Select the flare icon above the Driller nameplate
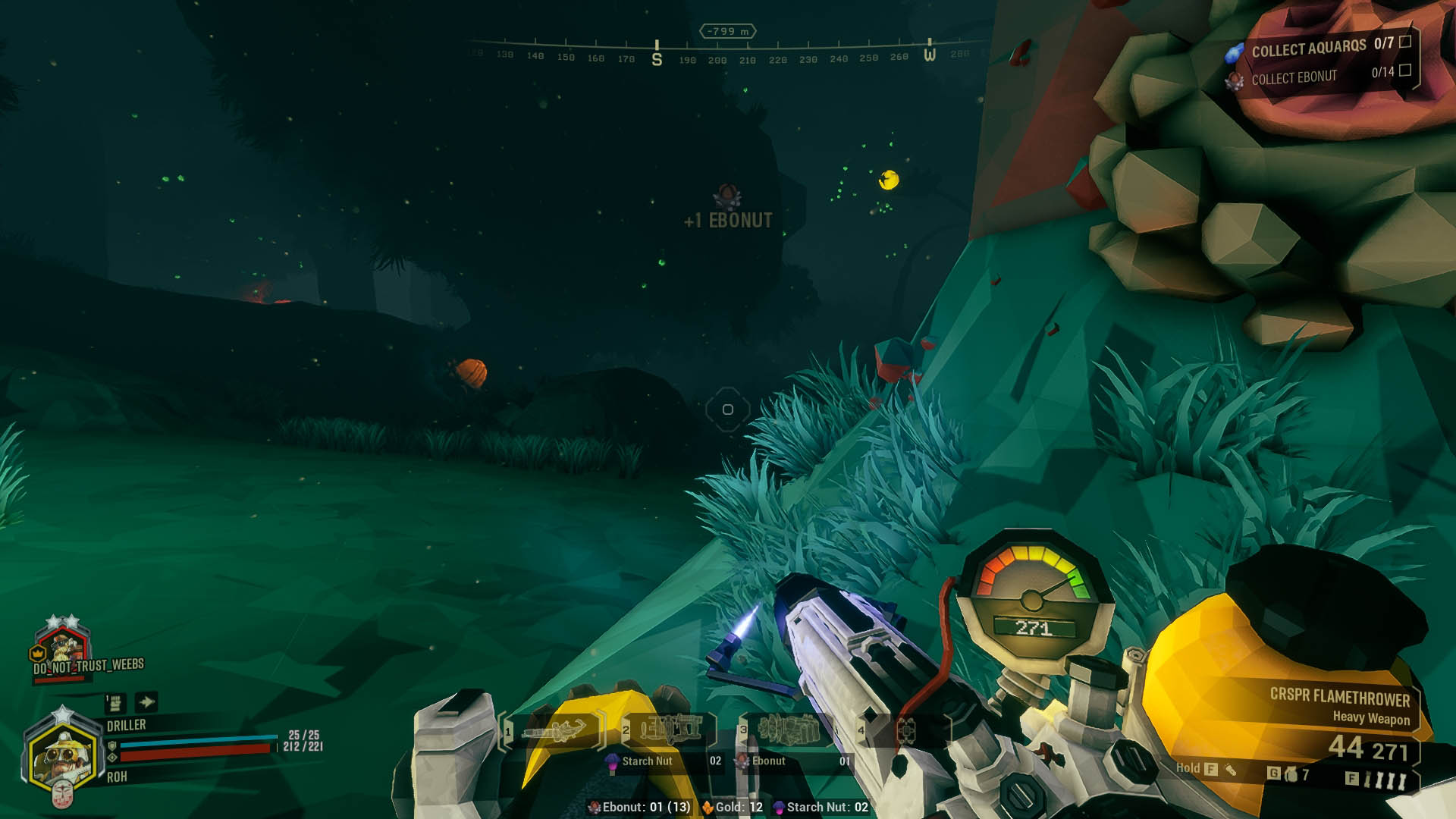The width and height of the screenshot is (1456, 819). click(x=114, y=704)
